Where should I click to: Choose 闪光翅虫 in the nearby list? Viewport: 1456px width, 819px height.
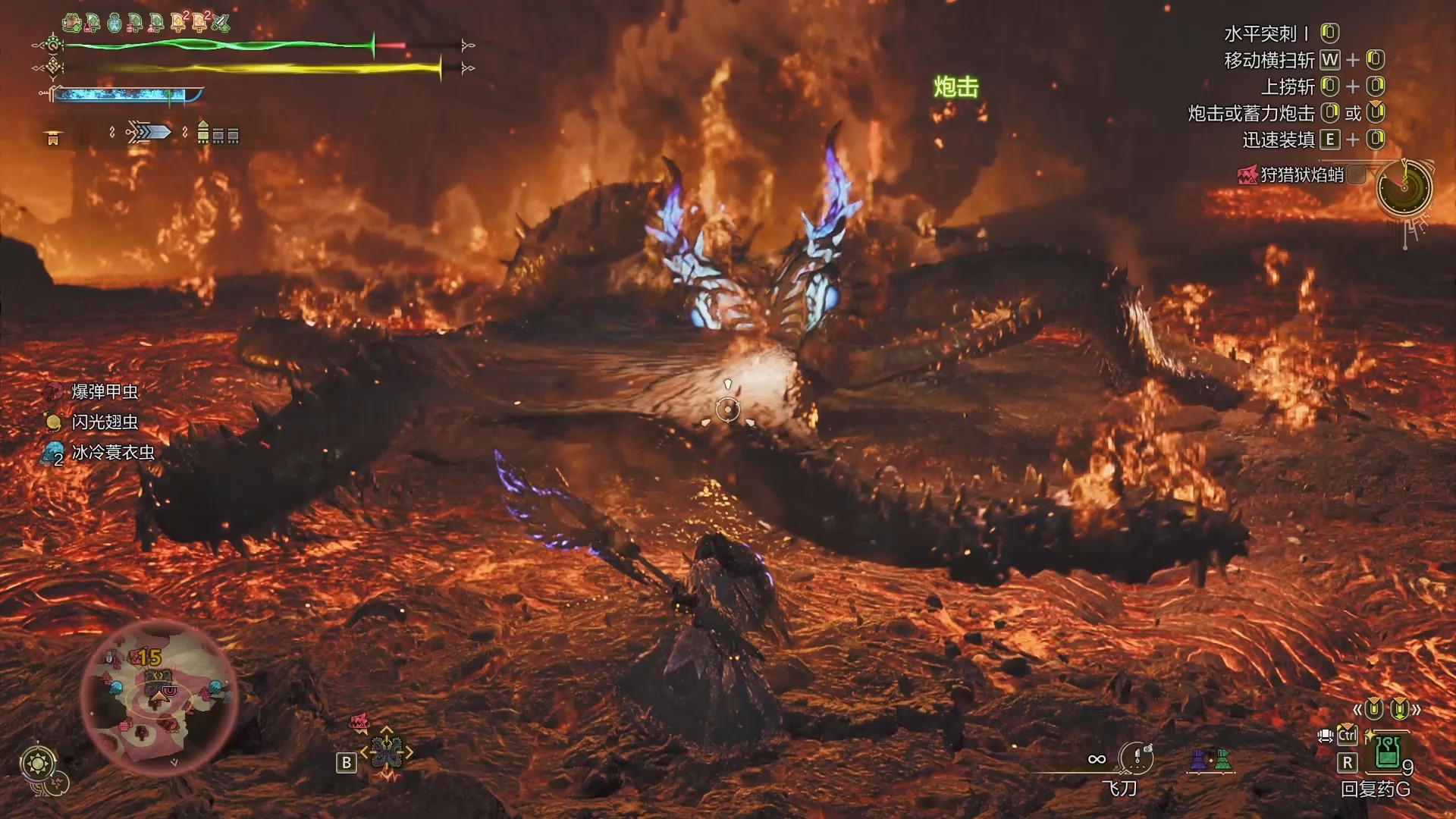[x=104, y=422]
